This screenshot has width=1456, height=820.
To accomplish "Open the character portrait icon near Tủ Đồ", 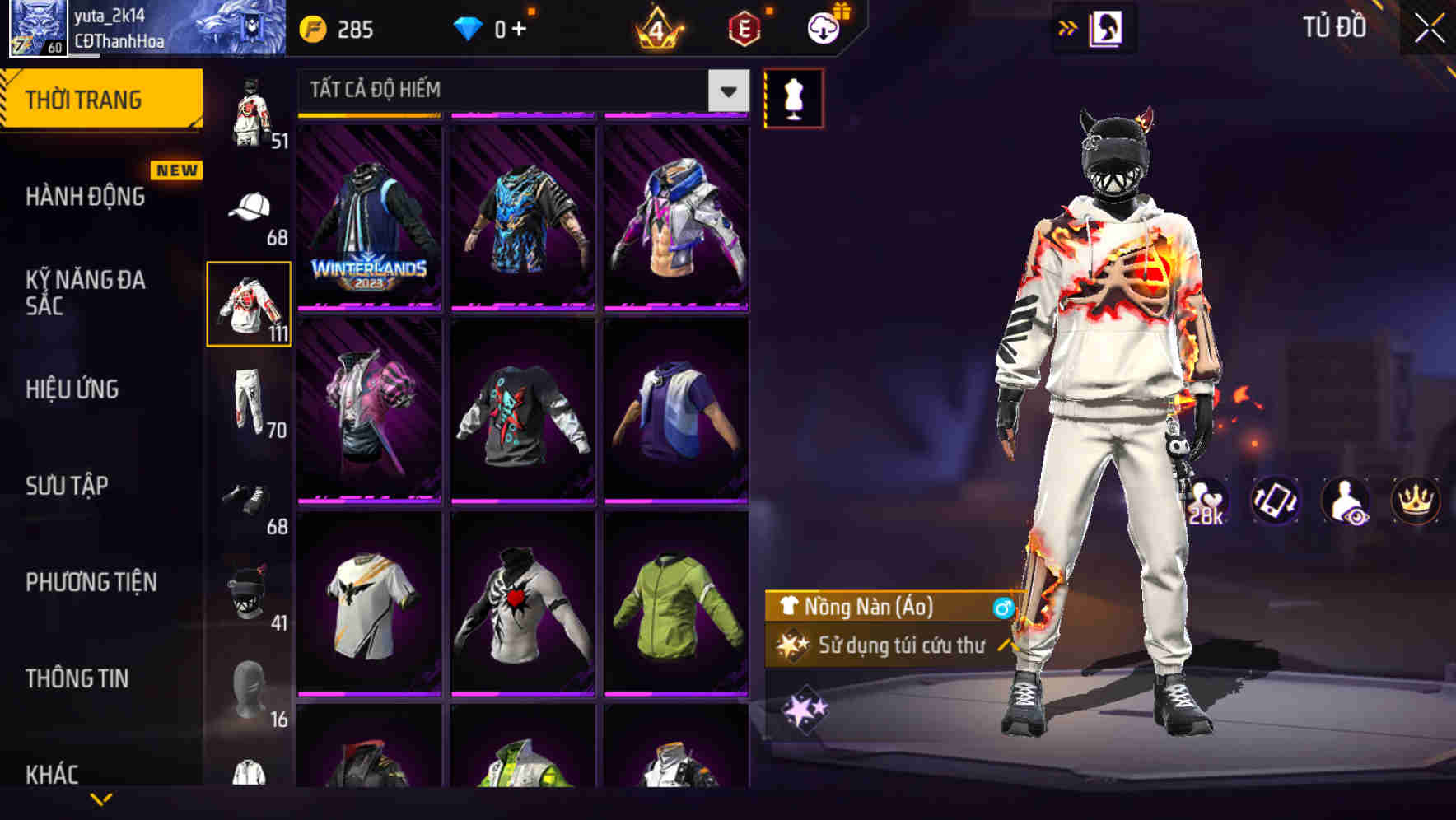I will [x=1108, y=27].
